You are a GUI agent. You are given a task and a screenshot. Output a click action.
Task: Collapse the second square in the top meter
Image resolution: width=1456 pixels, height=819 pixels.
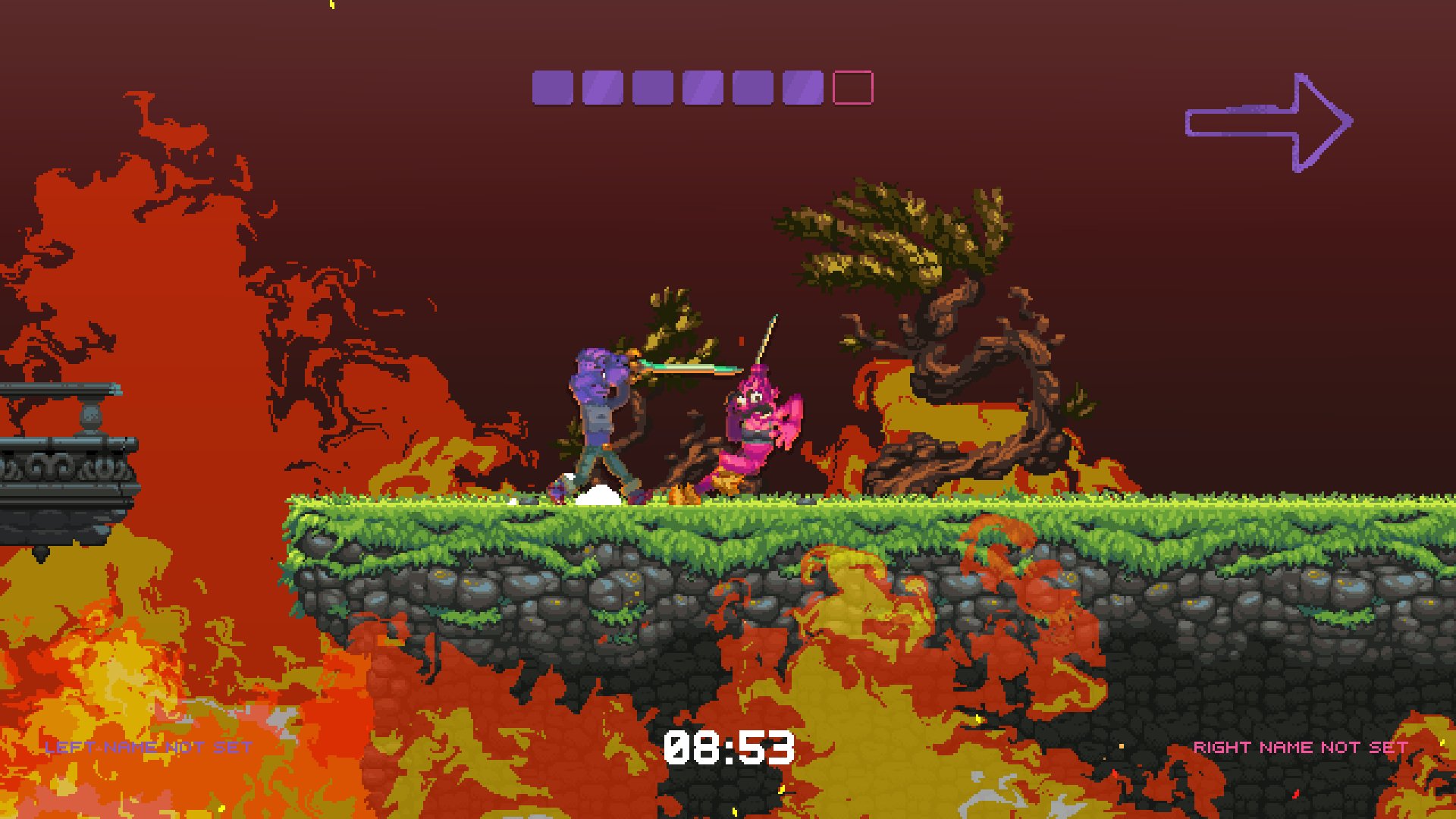click(x=601, y=86)
